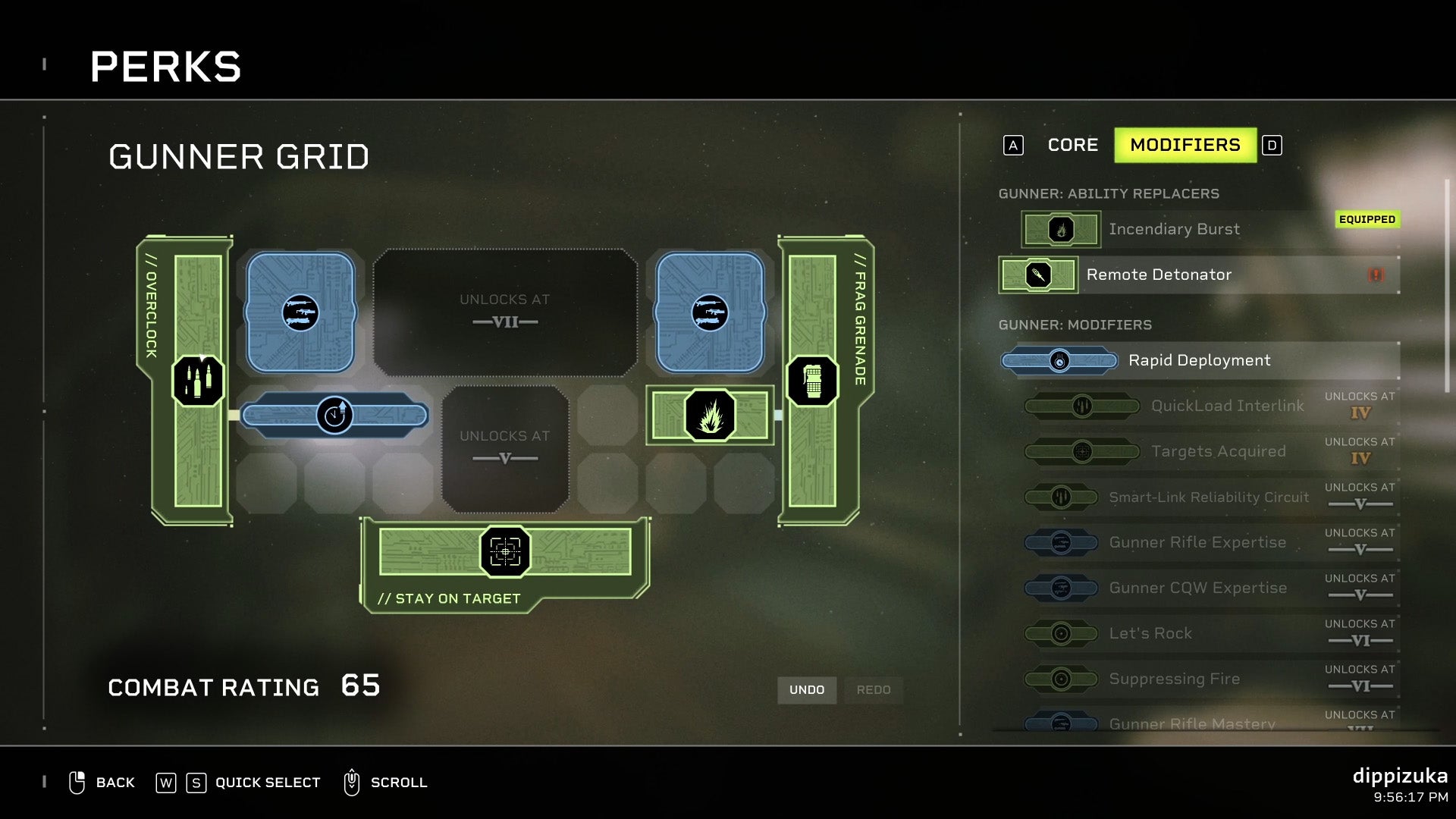
Task: Open the locked Unlocks At VII slot
Action: [504, 311]
